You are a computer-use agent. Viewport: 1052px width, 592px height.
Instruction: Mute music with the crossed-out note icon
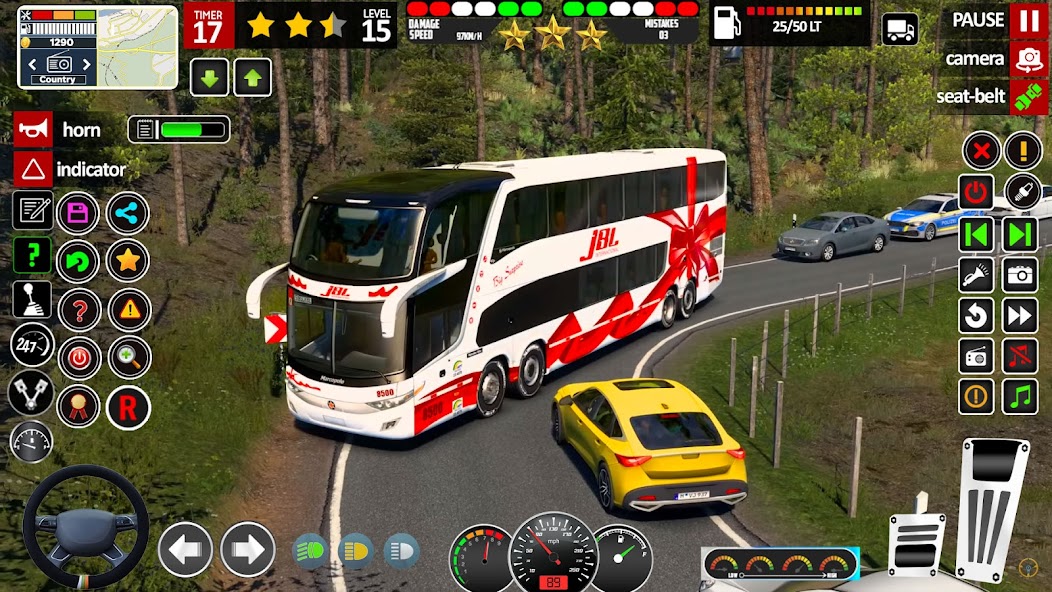click(1020, 356)
